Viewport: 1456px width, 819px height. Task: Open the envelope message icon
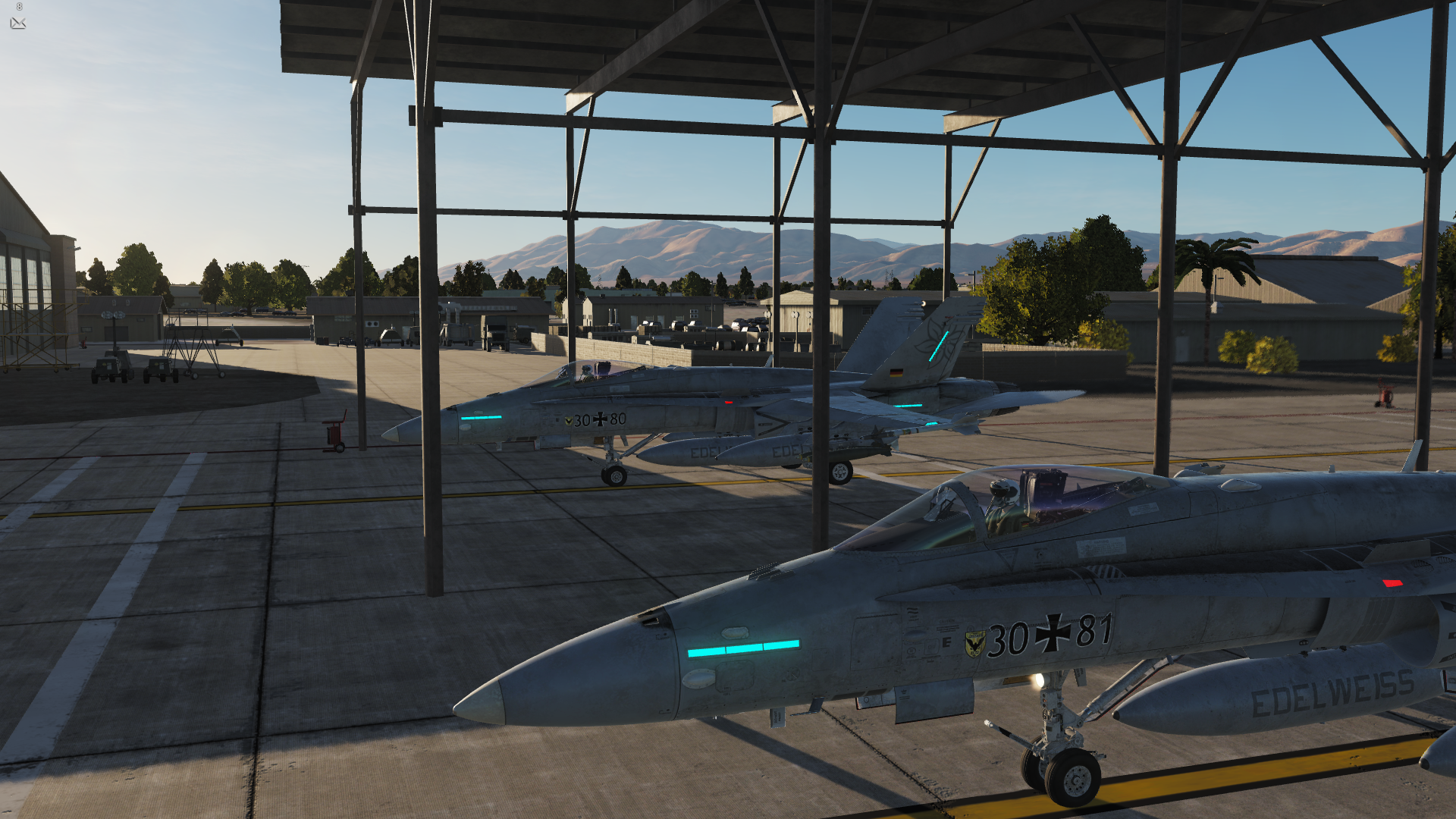[18, 24]
